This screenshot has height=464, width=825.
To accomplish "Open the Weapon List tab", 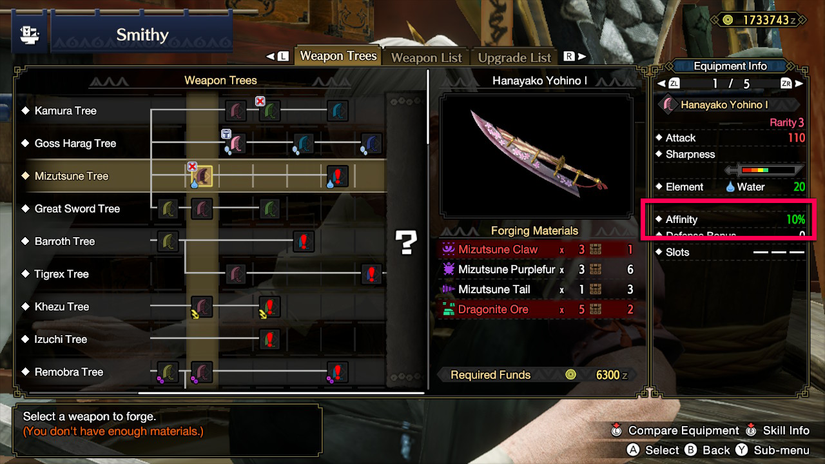I will [x=427, y=58].
